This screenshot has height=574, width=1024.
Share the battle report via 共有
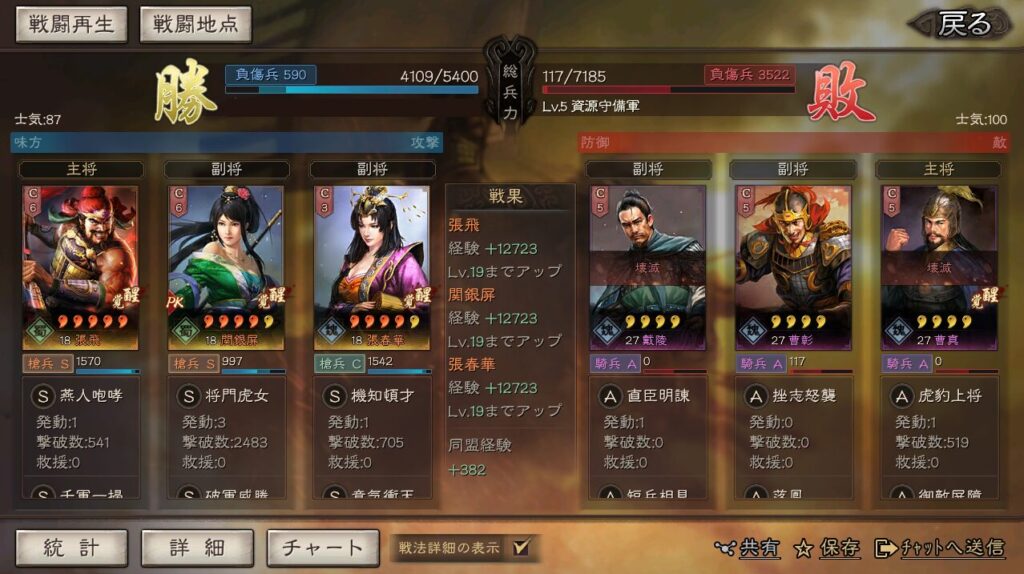click(748, 547)
